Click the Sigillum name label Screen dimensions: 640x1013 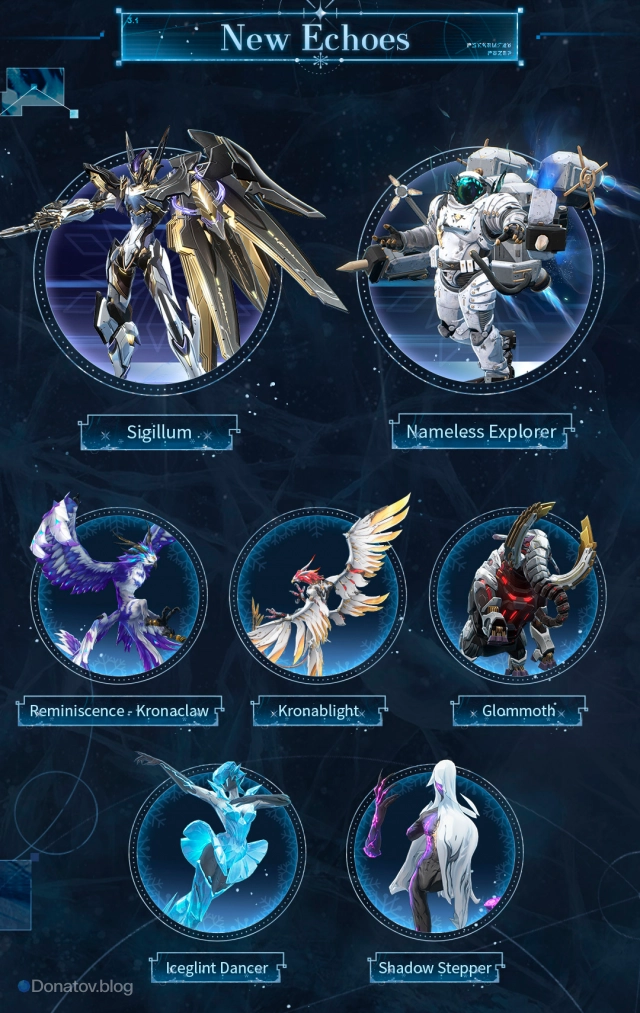159,433
